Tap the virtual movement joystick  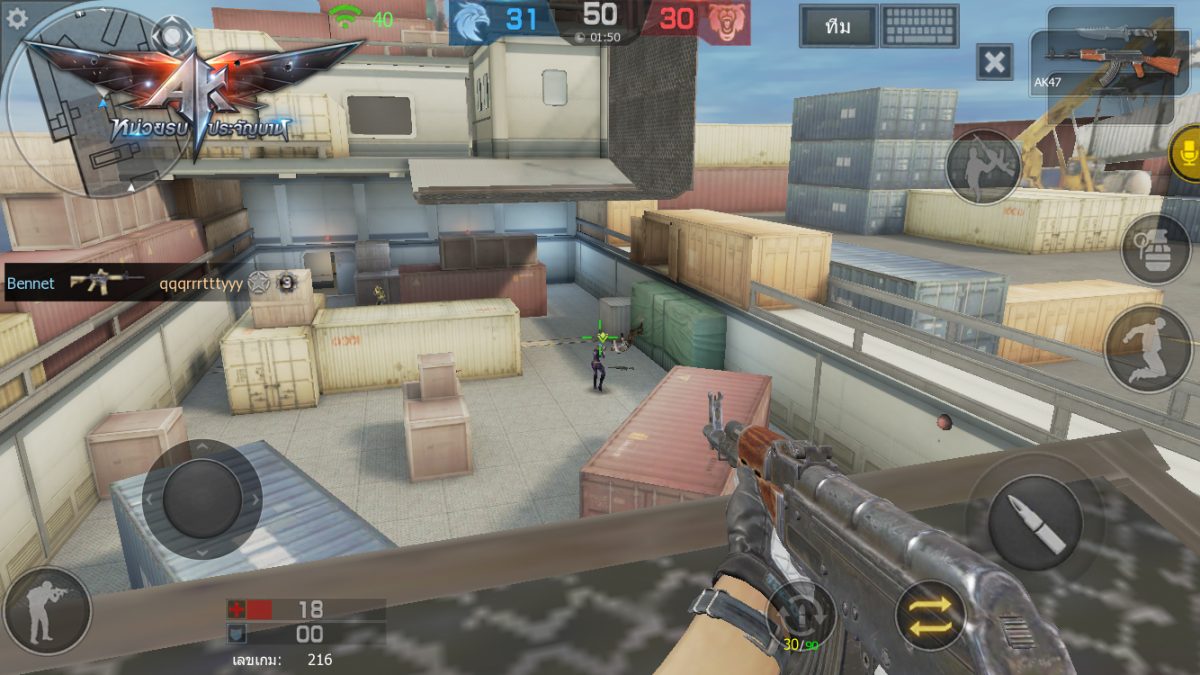[202, 499]
